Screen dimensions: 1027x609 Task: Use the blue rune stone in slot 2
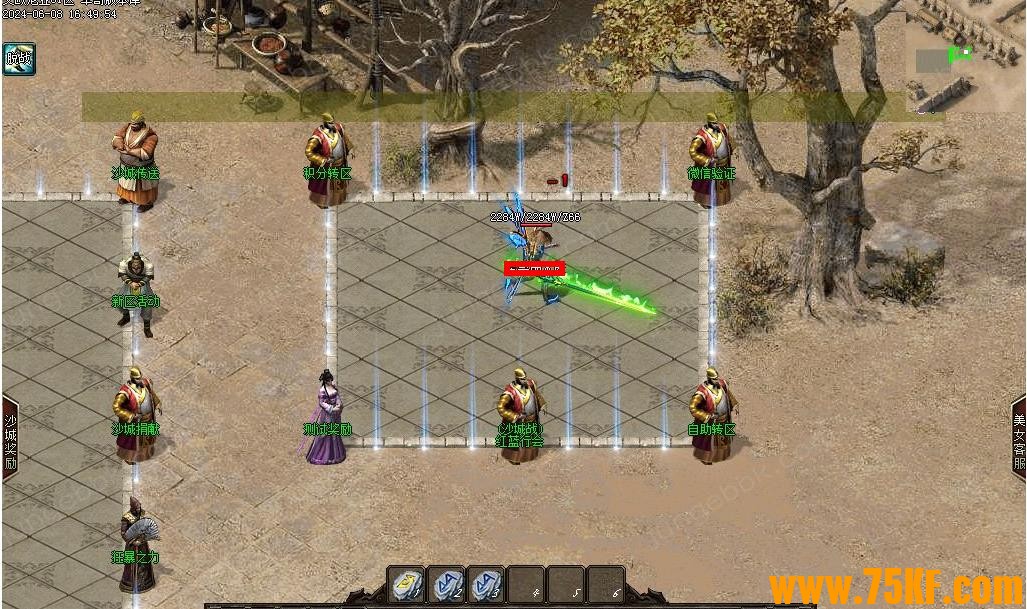tap(446, 585)
